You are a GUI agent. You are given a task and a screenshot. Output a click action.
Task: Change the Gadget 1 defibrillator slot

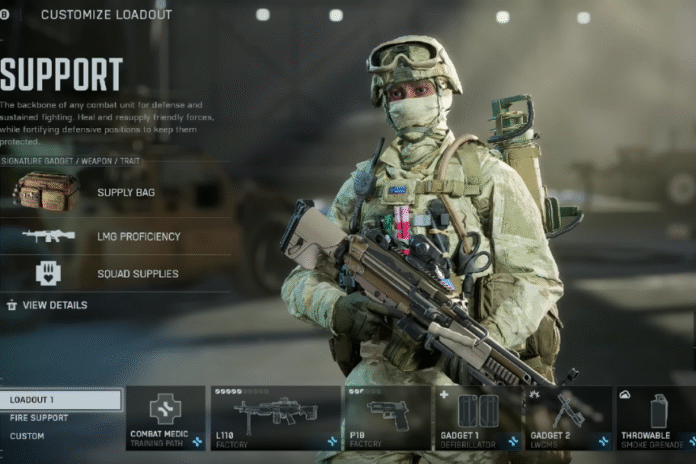coord(476,418)
